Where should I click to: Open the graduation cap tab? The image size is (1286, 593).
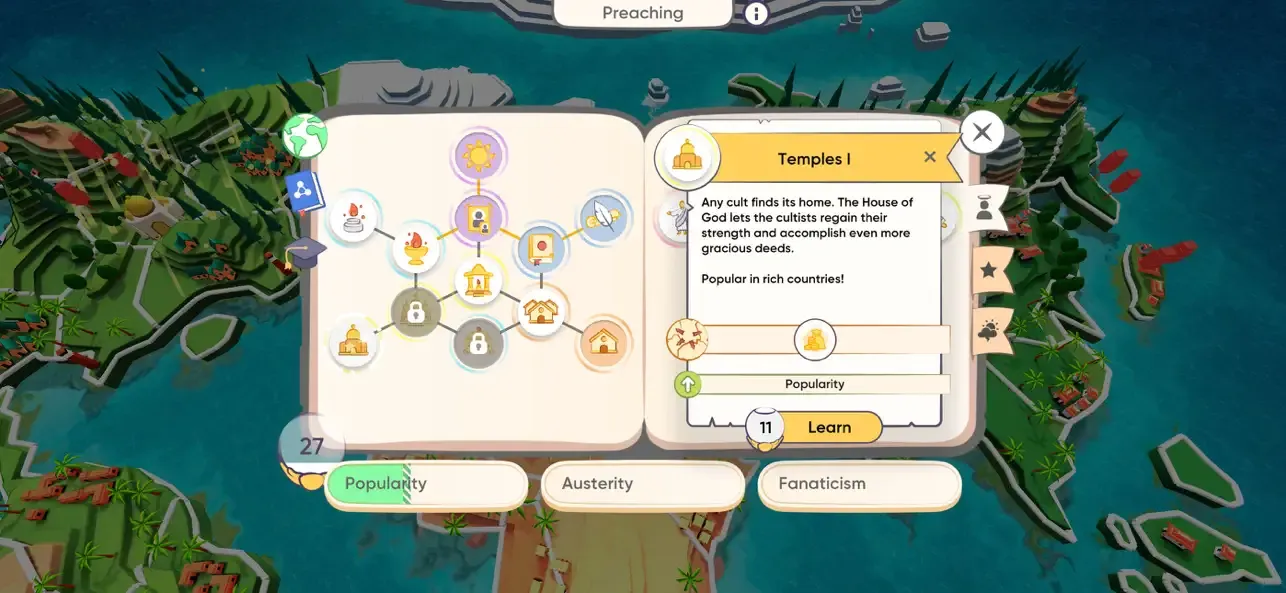coord(306,250)
